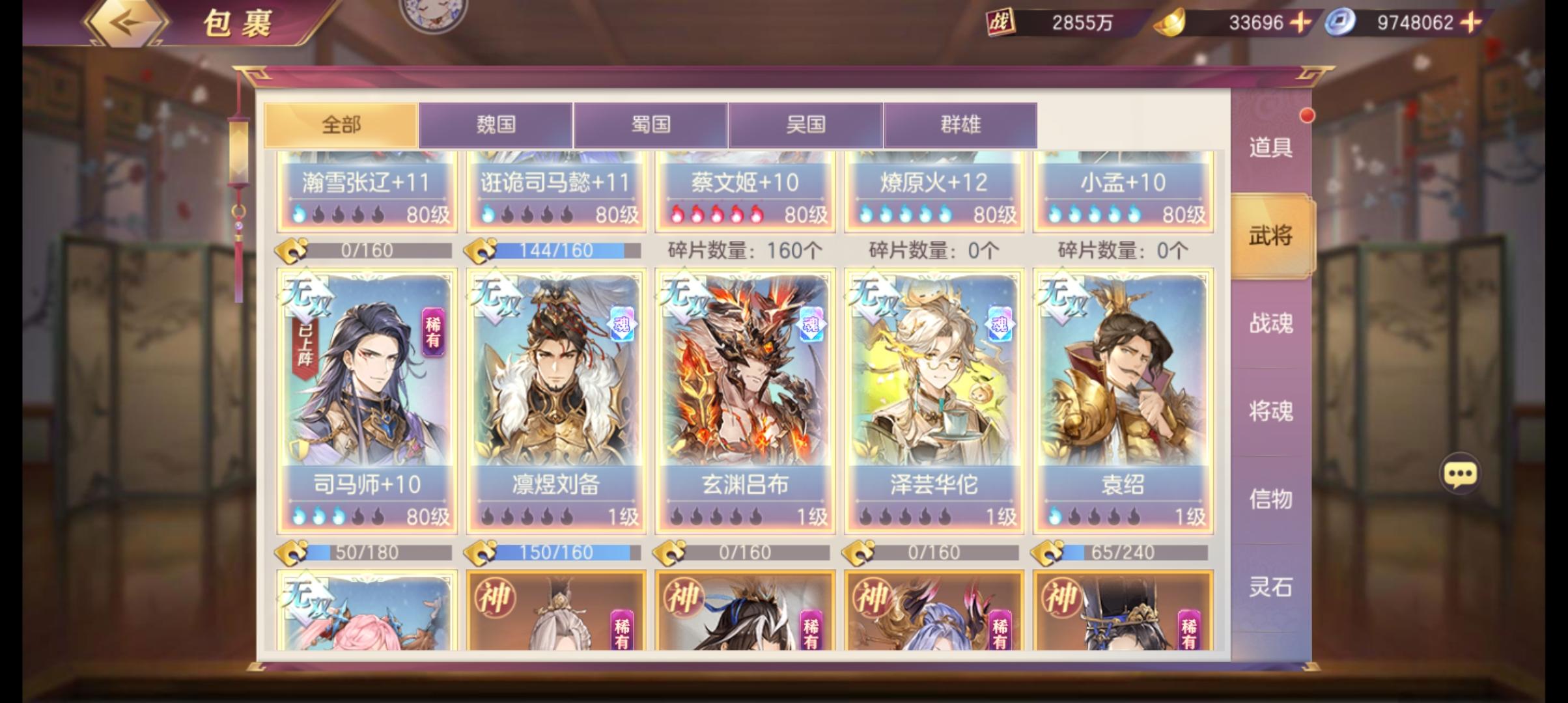
Task: Open the 群雄 faction tab
Action: coord(959,124)
